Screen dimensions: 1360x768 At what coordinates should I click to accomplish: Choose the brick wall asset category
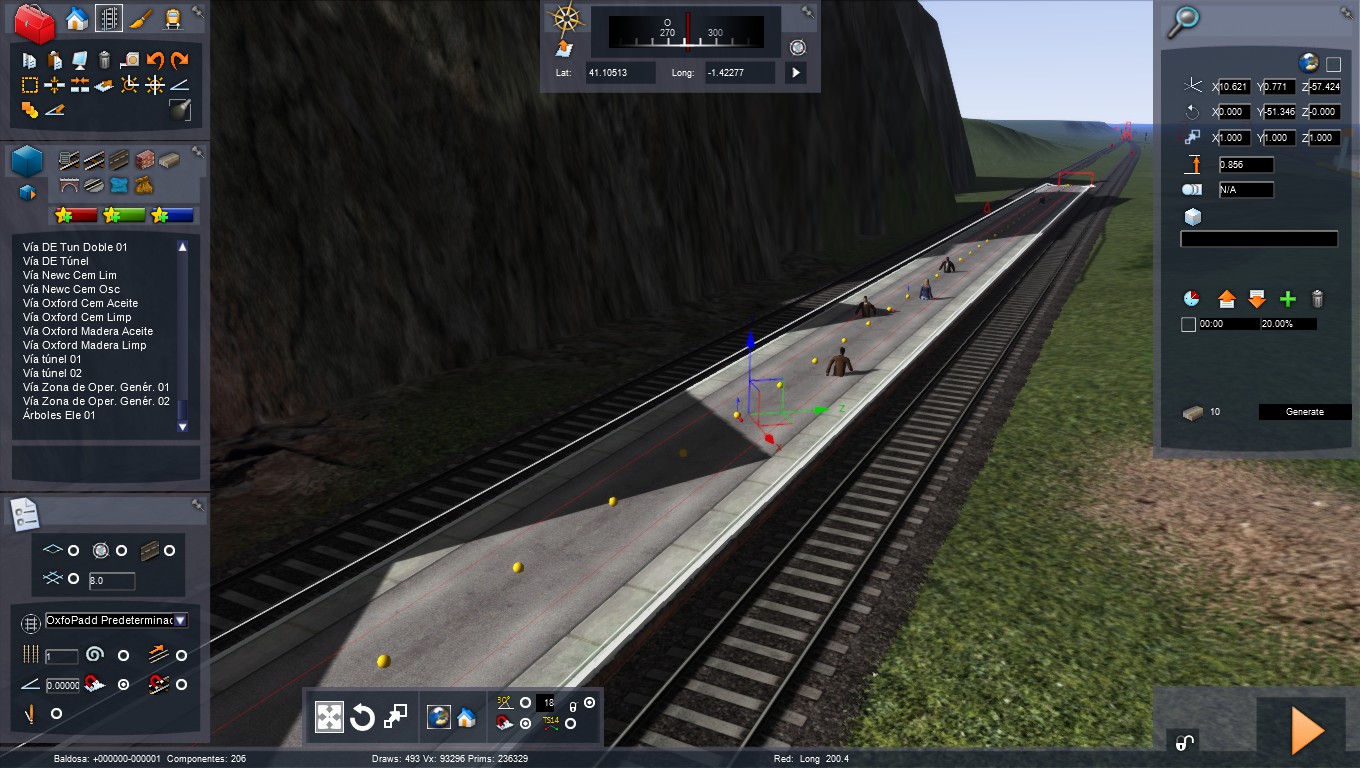tap(144, 160)
